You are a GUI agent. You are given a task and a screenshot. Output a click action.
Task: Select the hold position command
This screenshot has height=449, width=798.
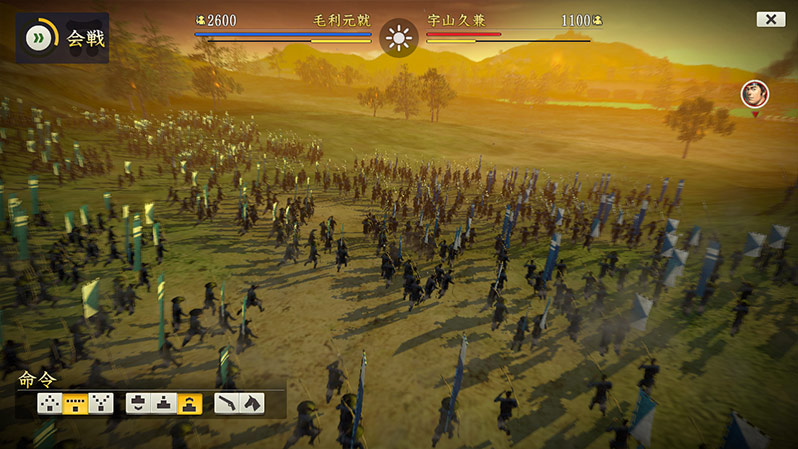pyautogui.click(x=164, y=403)
